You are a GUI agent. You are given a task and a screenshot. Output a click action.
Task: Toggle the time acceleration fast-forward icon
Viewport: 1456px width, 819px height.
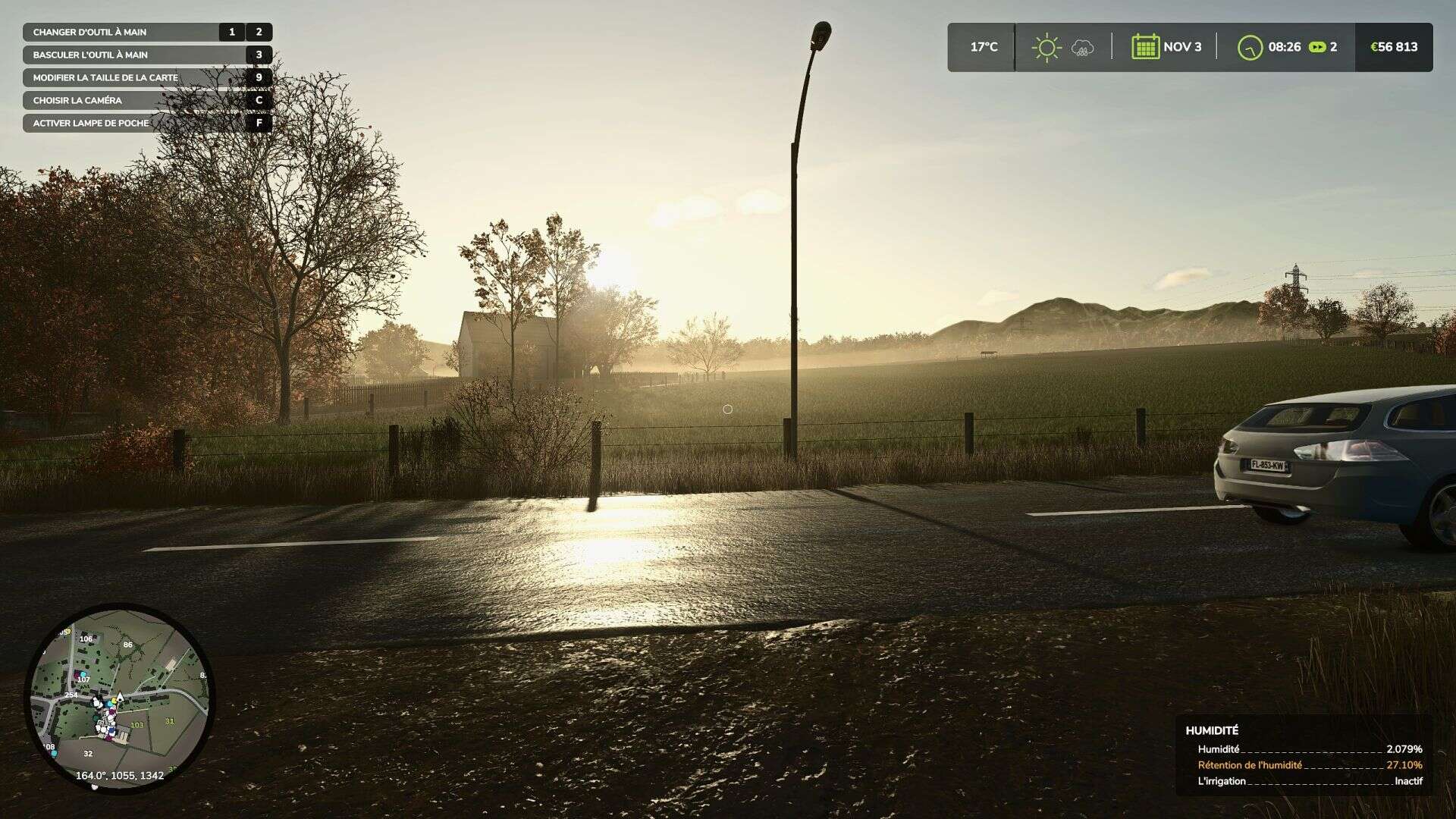click(1318, 47)
